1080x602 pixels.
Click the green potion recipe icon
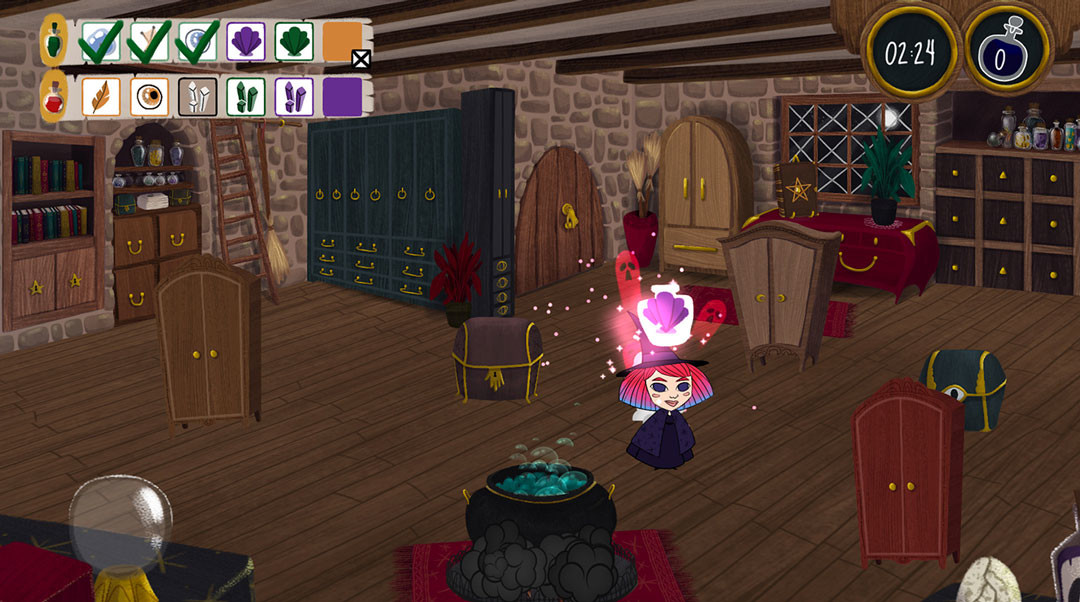pyautogui.click(x=54, y=41)
